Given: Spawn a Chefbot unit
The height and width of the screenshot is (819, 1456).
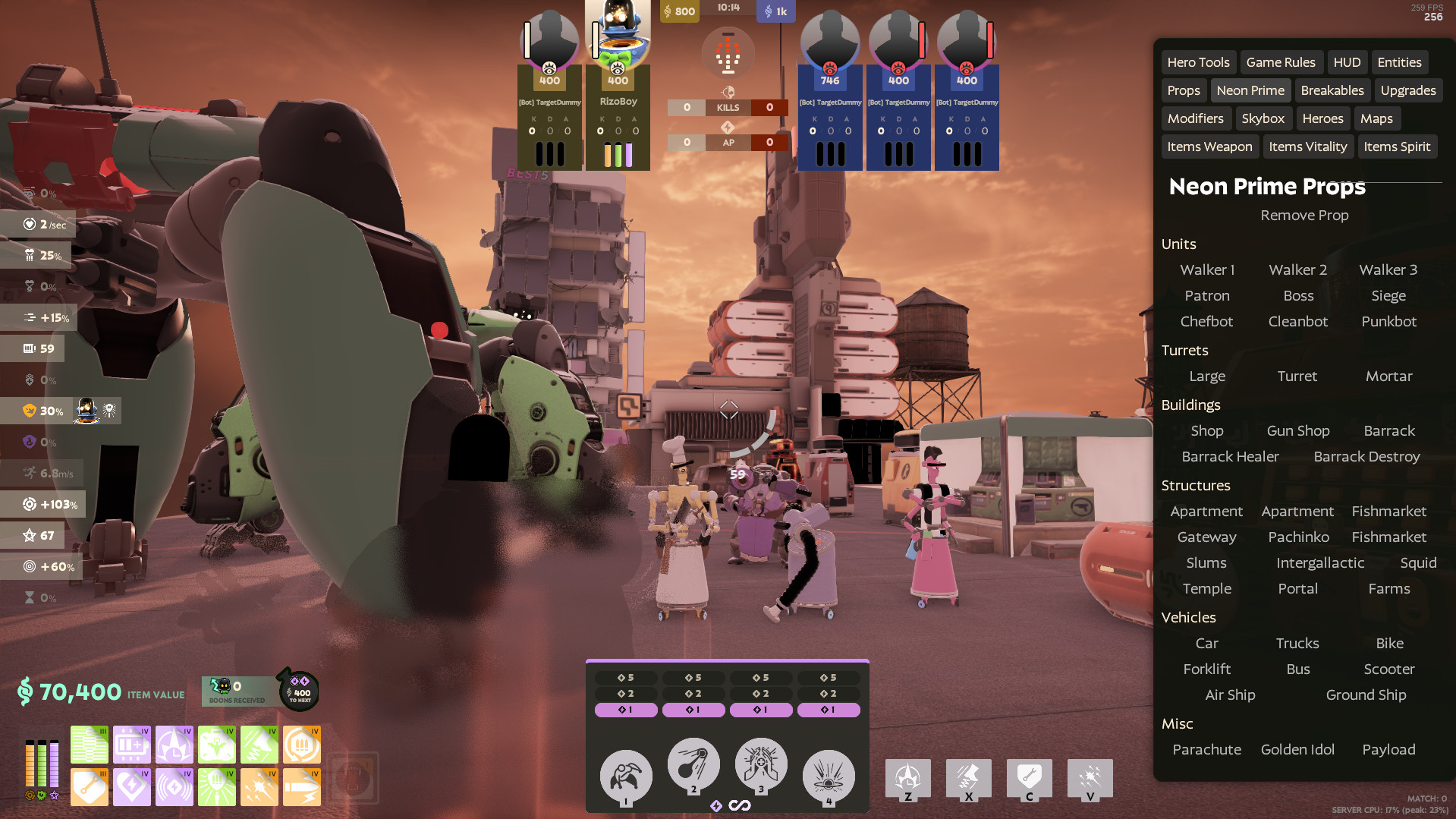Looking at the screenshot, I should tap(1206, 321).
